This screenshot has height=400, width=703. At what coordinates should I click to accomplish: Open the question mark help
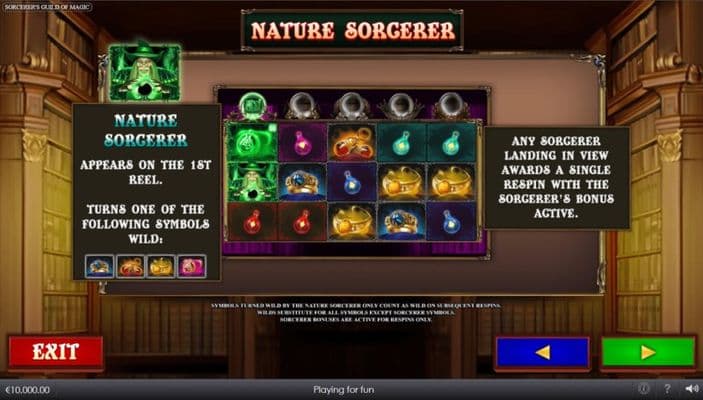click(668, 389)
